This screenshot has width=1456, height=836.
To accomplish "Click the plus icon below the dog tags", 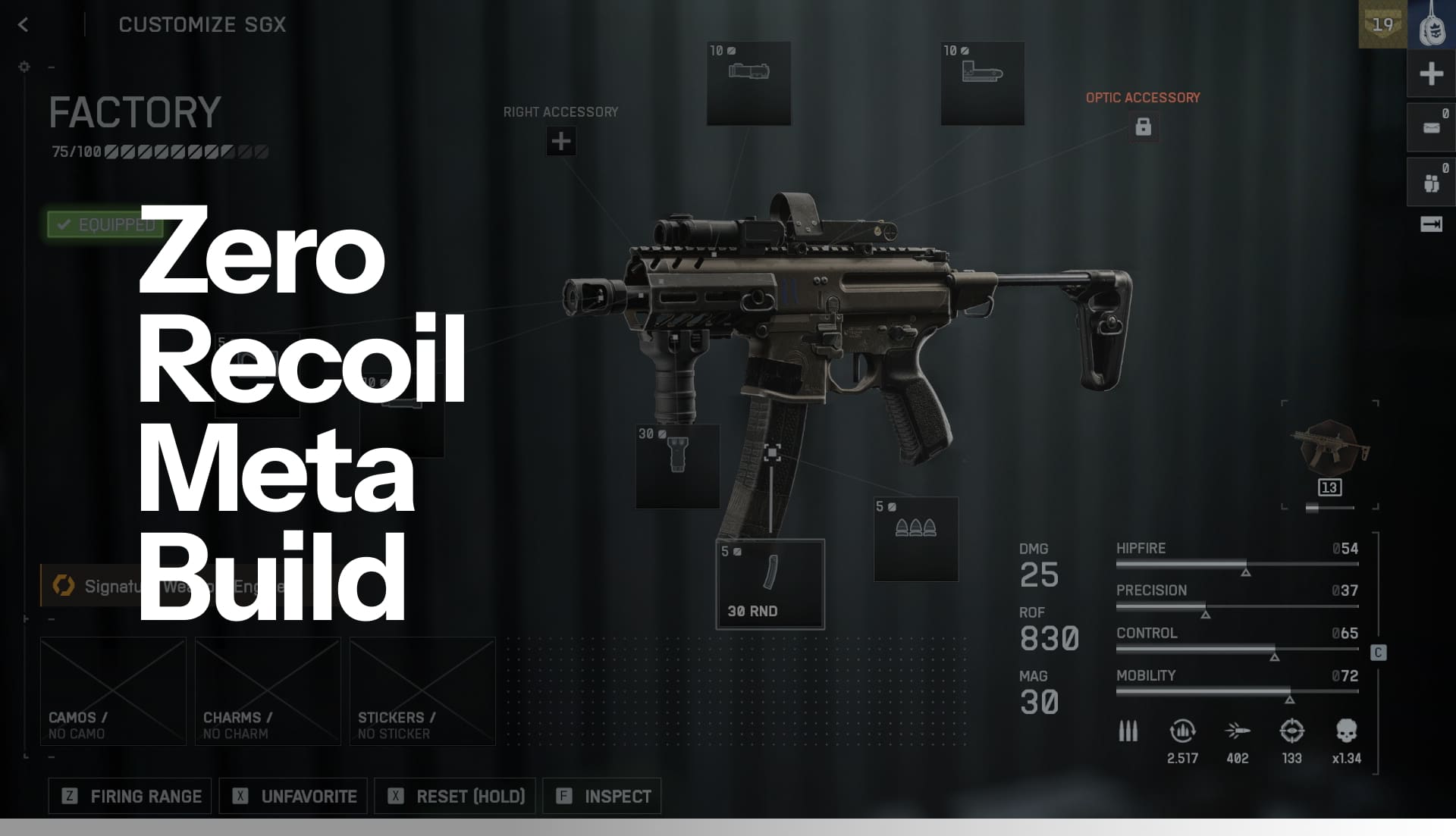I will 1430,74.
